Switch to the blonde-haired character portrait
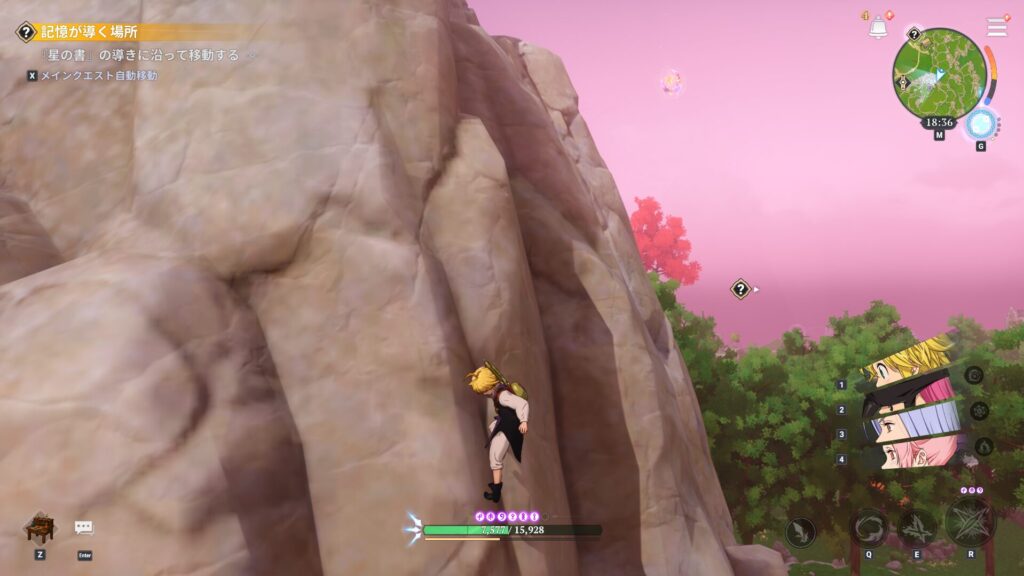Screen dimensions: 1024x576 pyautogui.click(x=910, y=362)
